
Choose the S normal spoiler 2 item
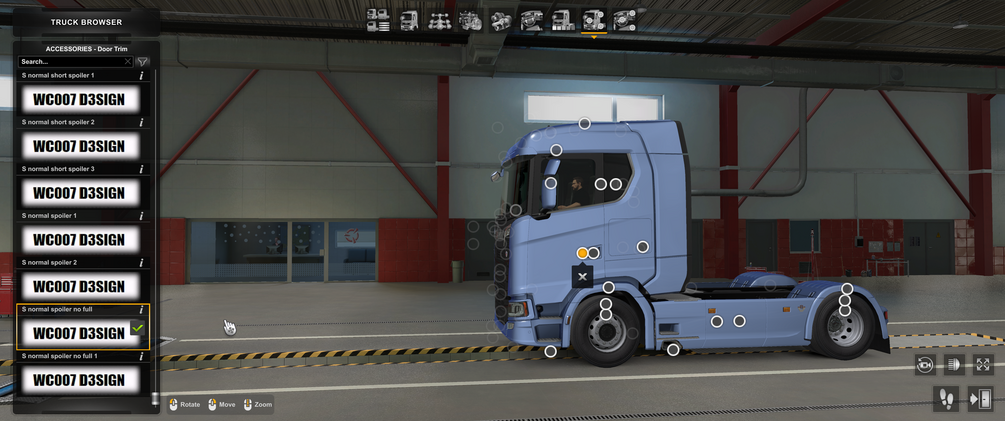tap(79, 287)
